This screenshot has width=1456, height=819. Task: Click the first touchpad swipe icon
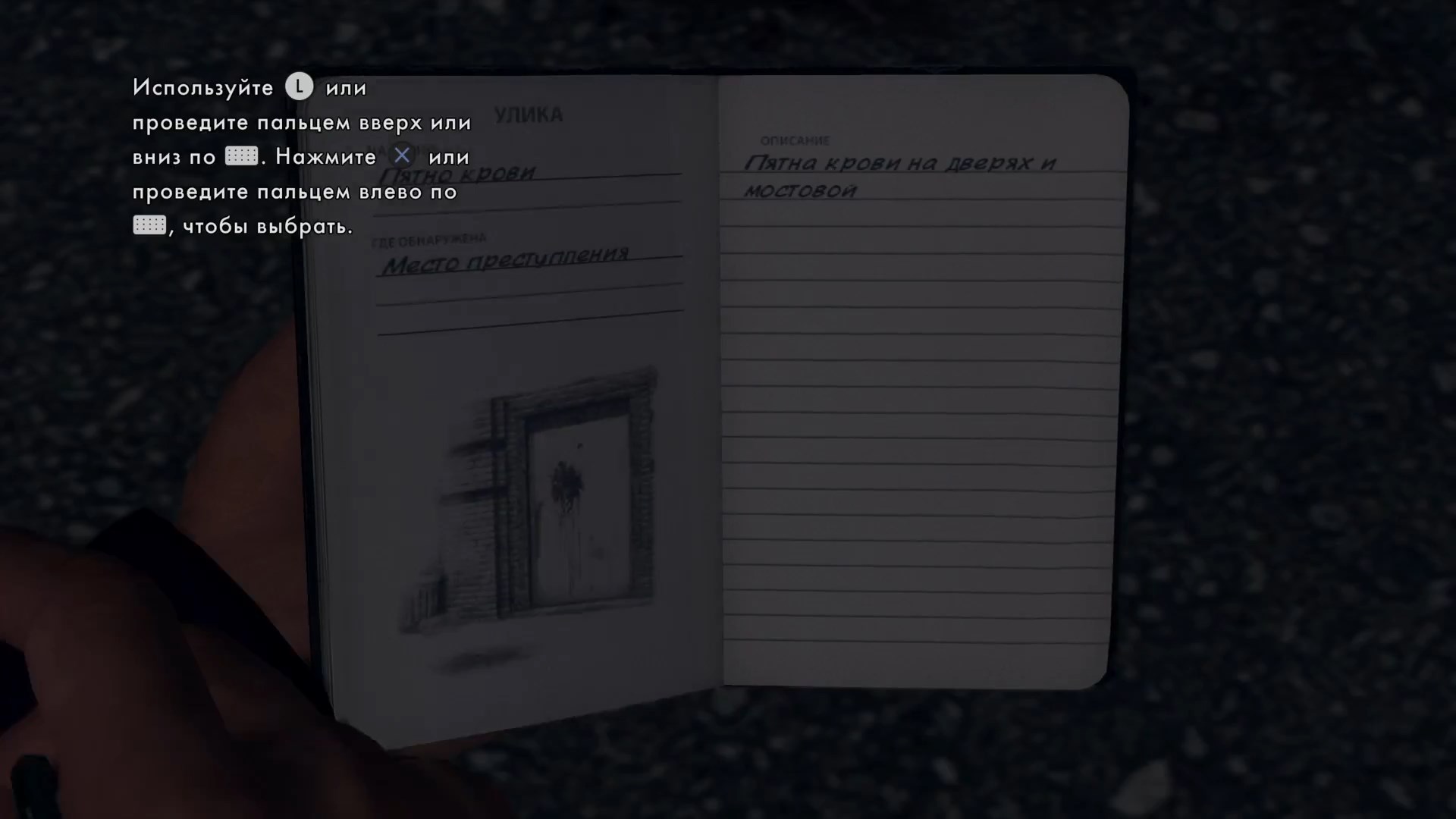pos(241,156)
